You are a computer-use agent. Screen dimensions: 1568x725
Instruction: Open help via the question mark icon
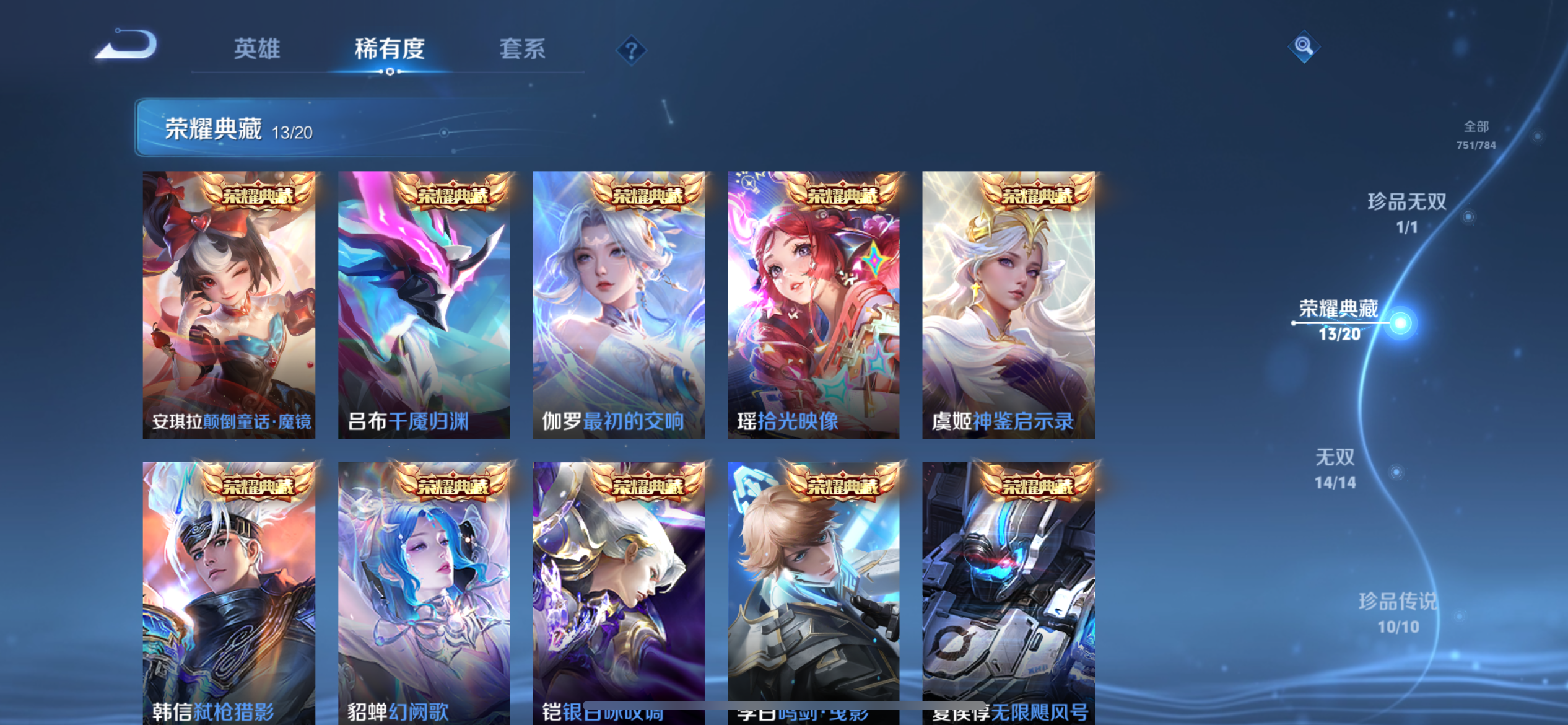(630, 50)
